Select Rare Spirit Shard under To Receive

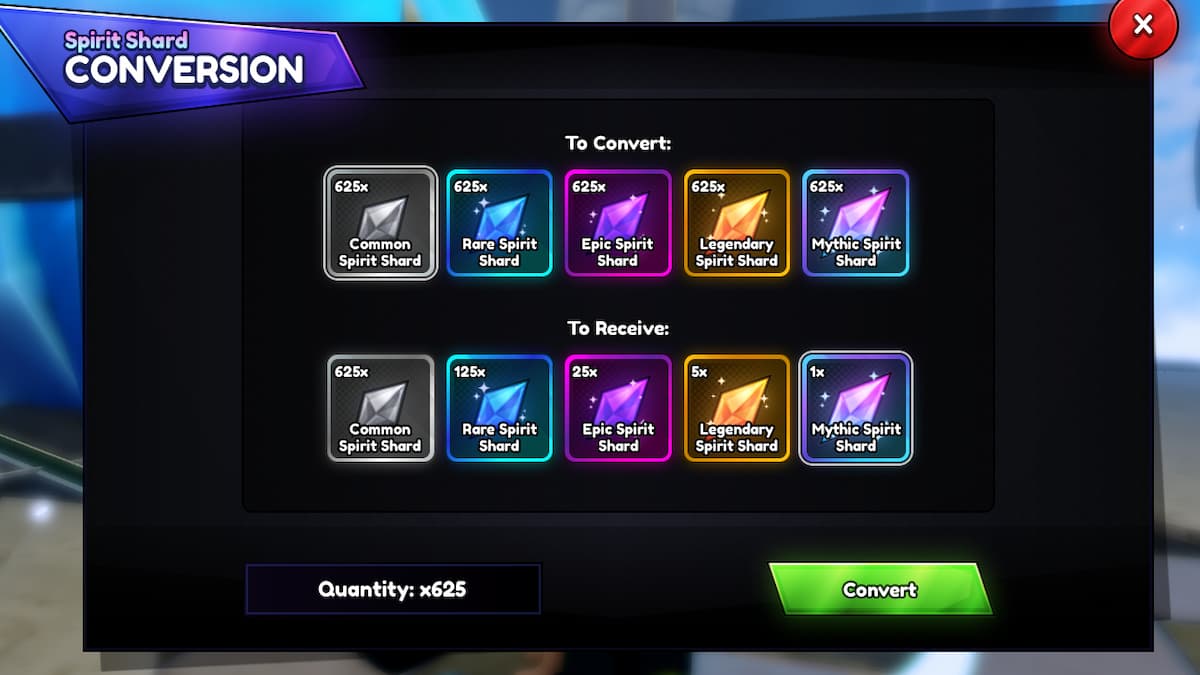coord(499,408)
